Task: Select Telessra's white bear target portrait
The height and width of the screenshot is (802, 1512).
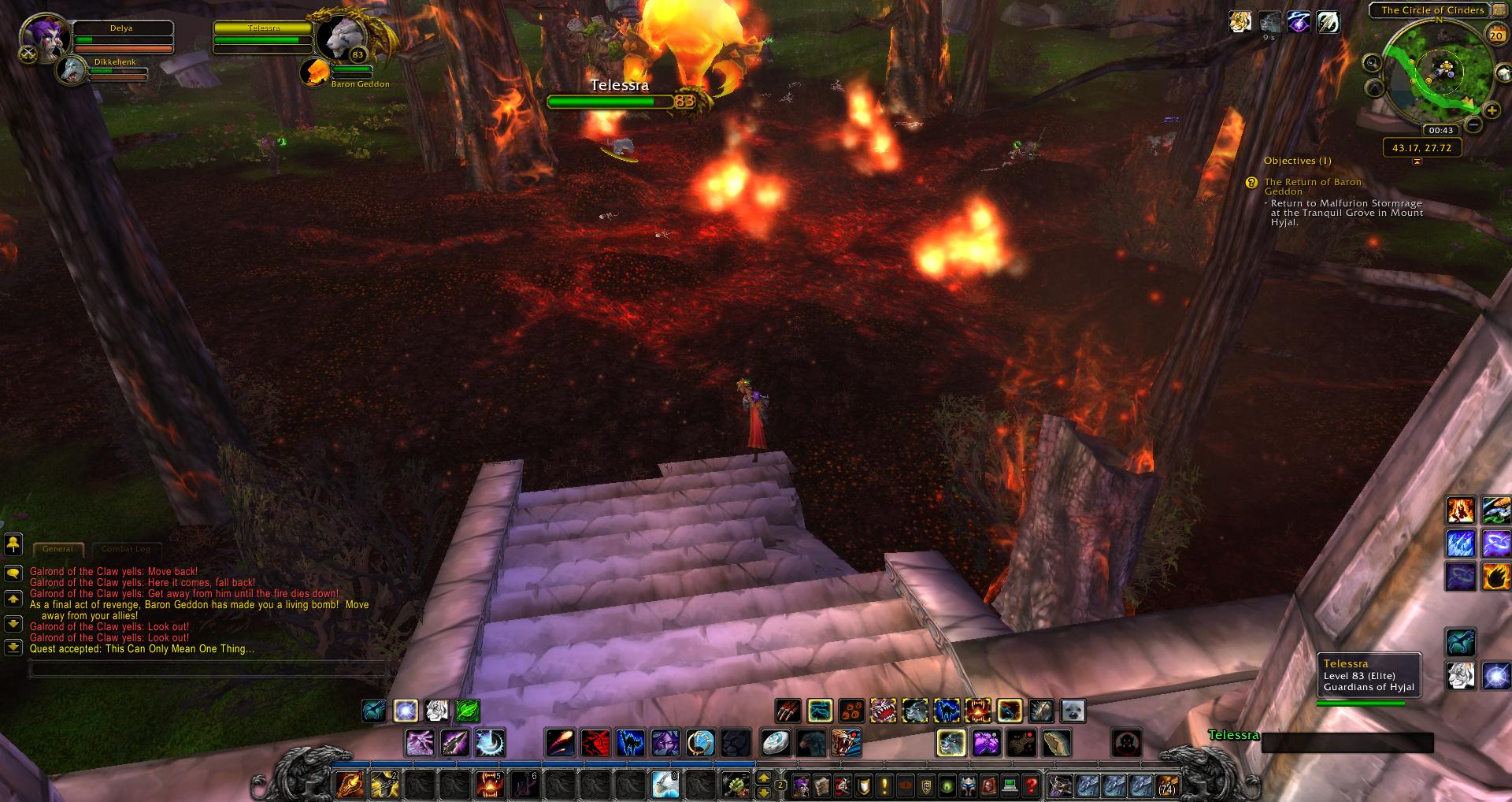Action: 339,38
